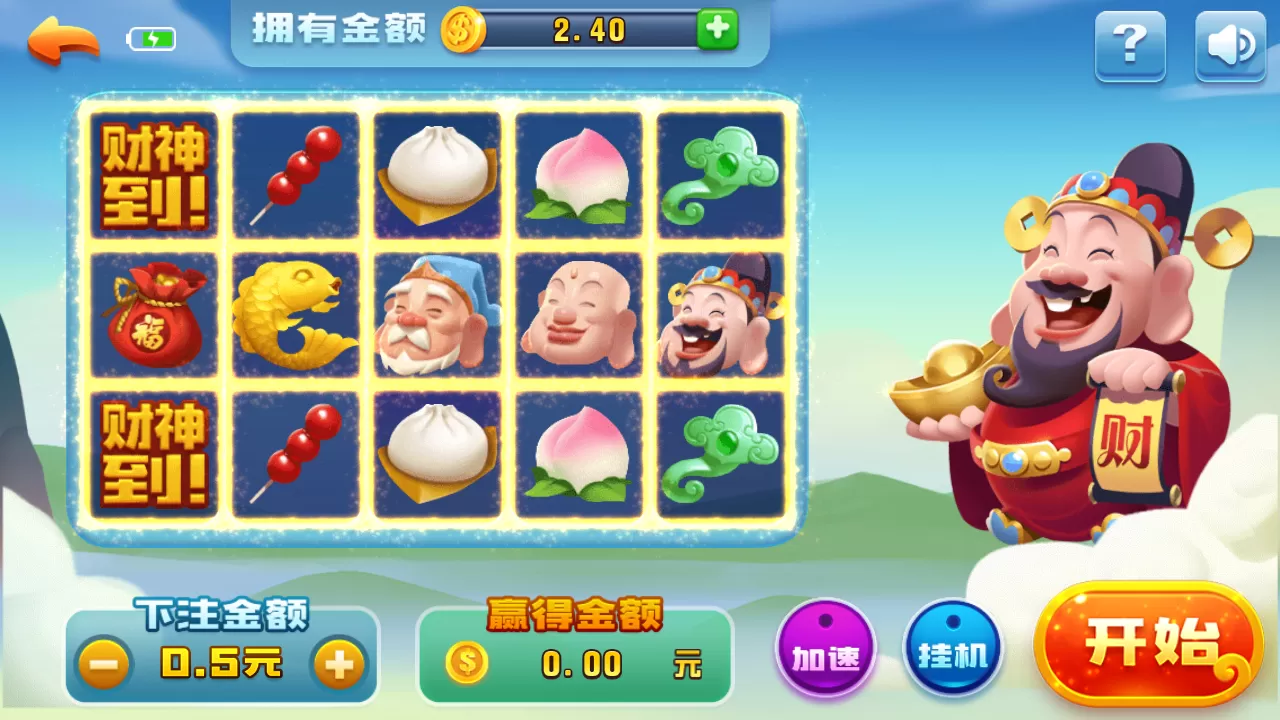This screenshot has height=720, width=1280.
Task: Select the steamed bun symbol on the middle reel
Action: coord(437,177)
